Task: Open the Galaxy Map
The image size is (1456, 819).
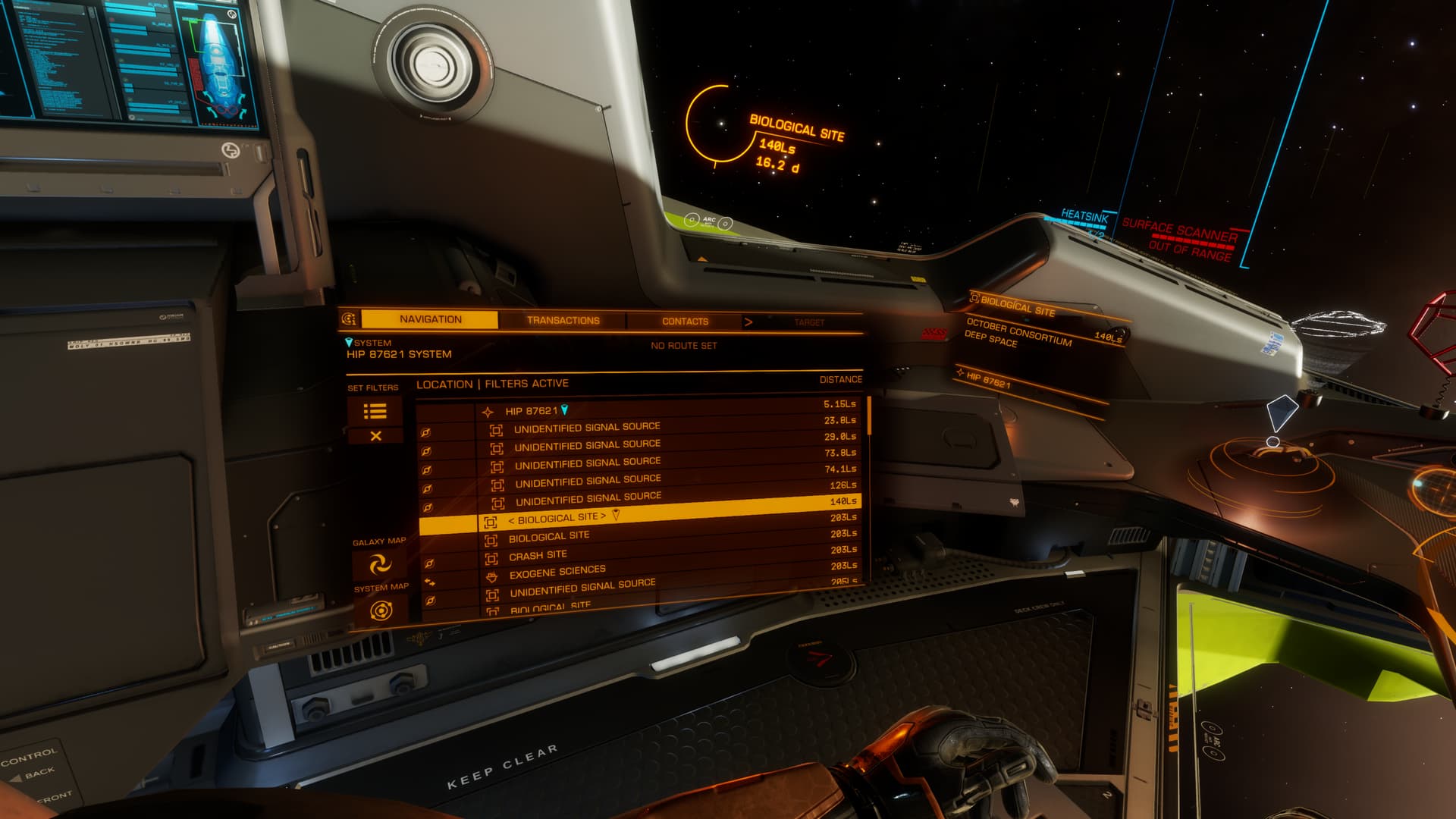Action: pos(380,564)
